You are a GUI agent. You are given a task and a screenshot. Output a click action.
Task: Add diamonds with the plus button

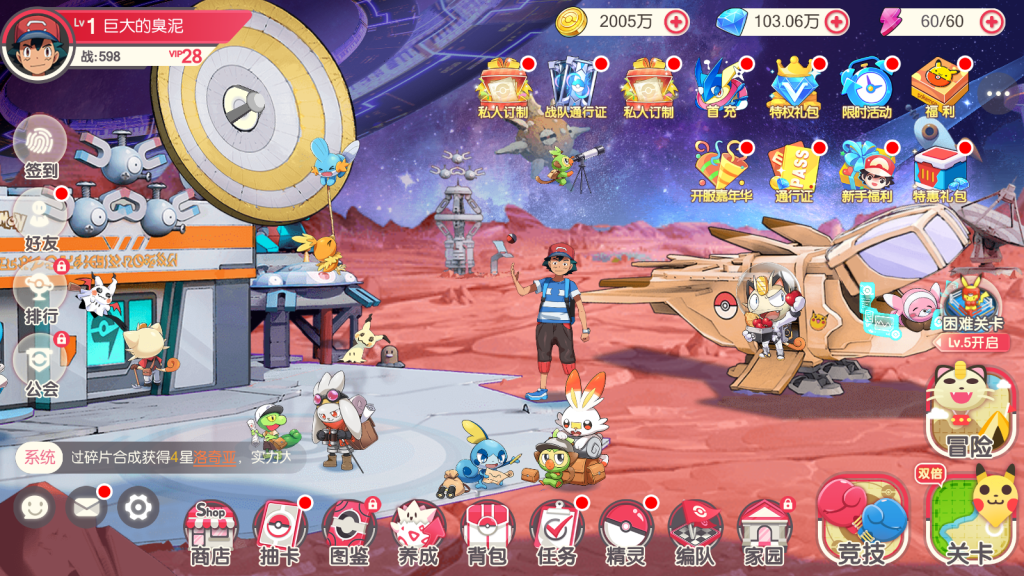(836, 21)
